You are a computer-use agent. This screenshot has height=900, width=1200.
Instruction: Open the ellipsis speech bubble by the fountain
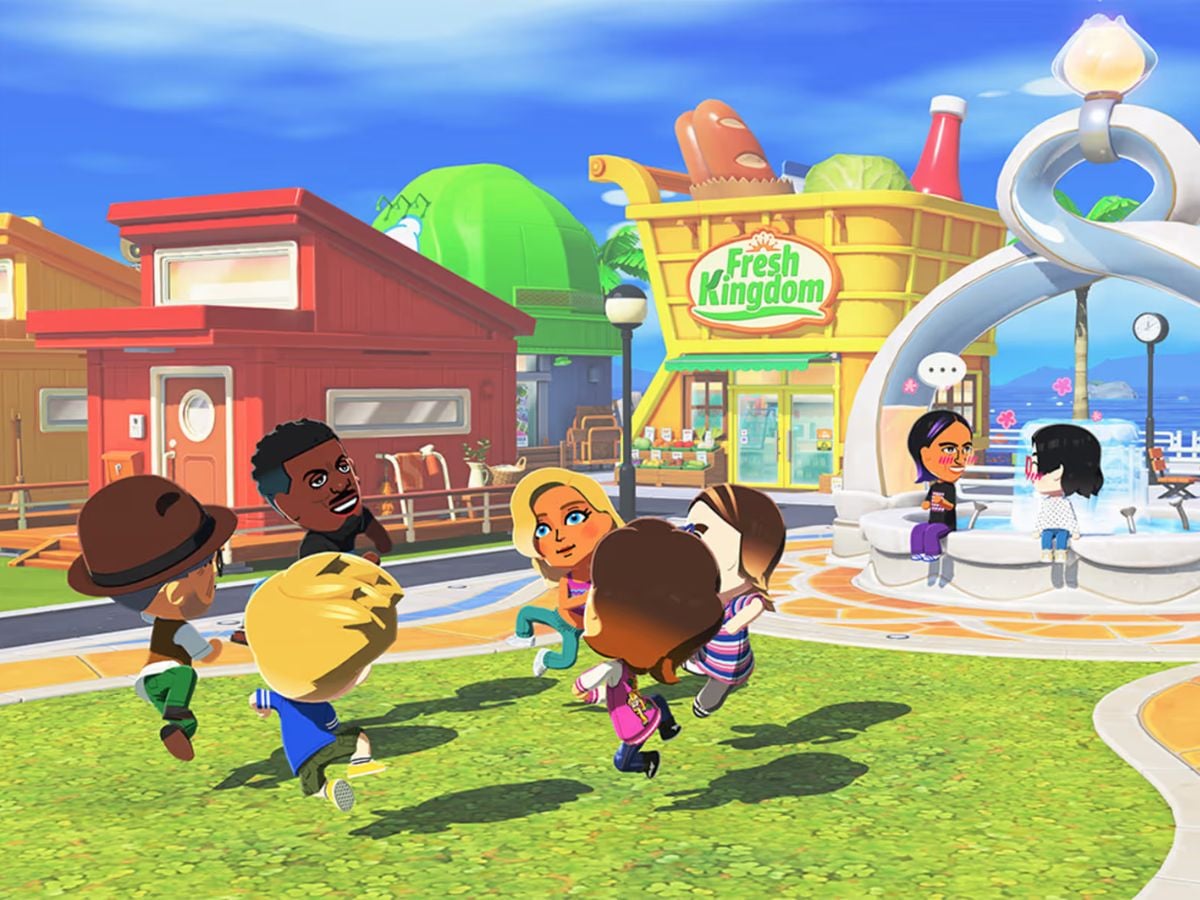point(942,371)
